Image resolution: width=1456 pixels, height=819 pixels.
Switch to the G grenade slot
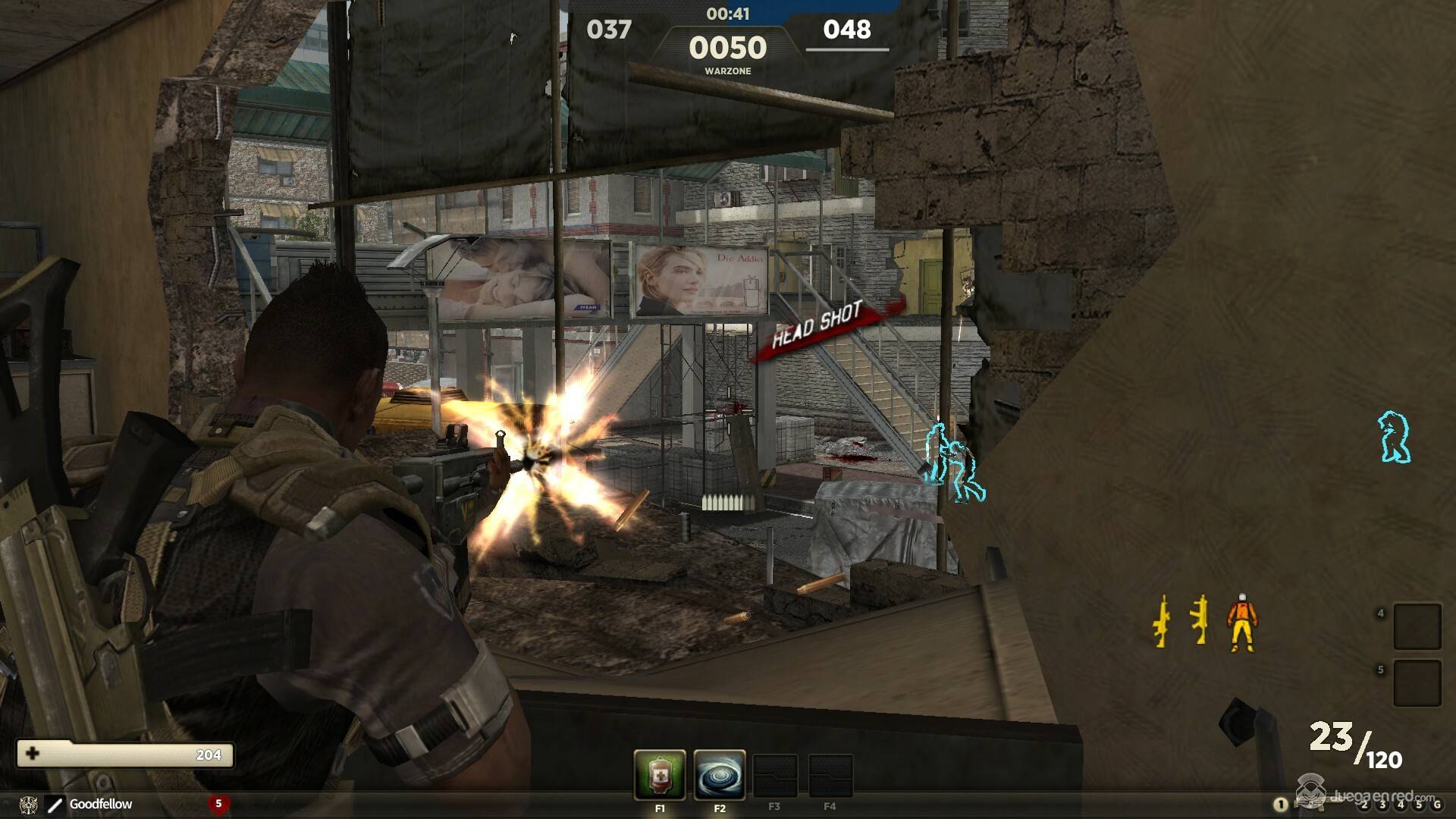tap(1436, 805)
